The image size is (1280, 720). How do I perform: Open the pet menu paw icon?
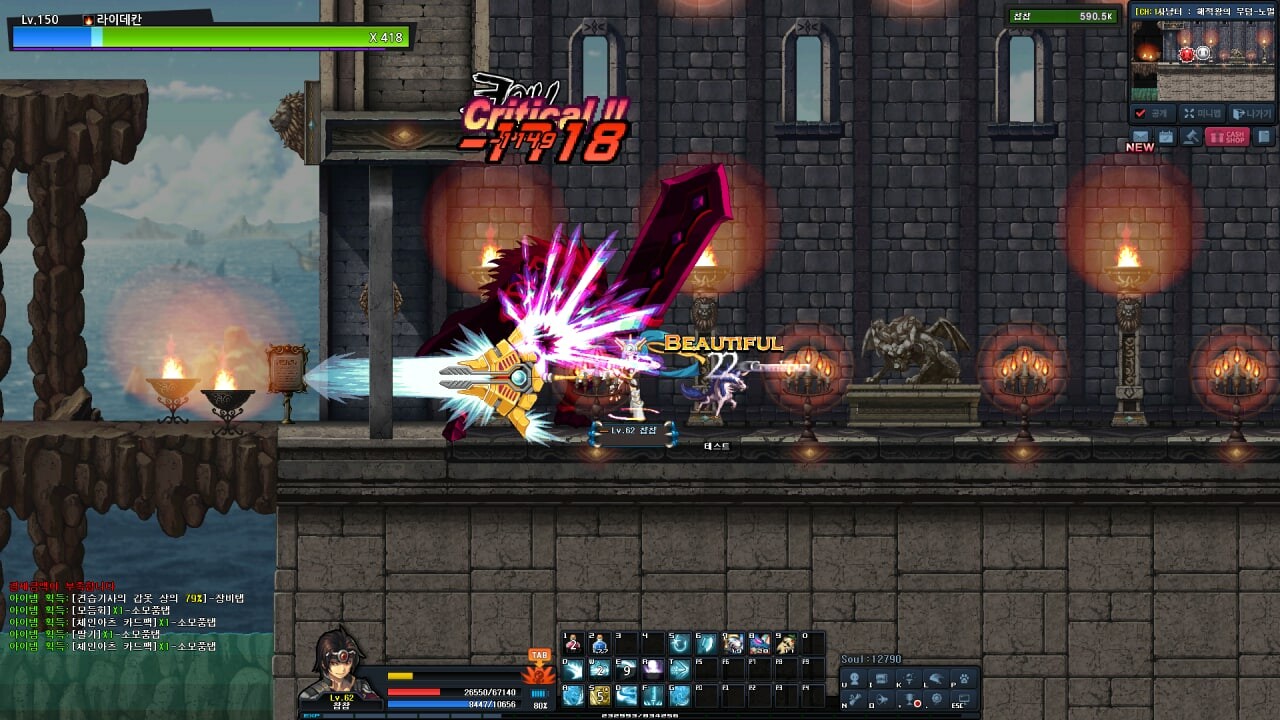pos(964,678)
